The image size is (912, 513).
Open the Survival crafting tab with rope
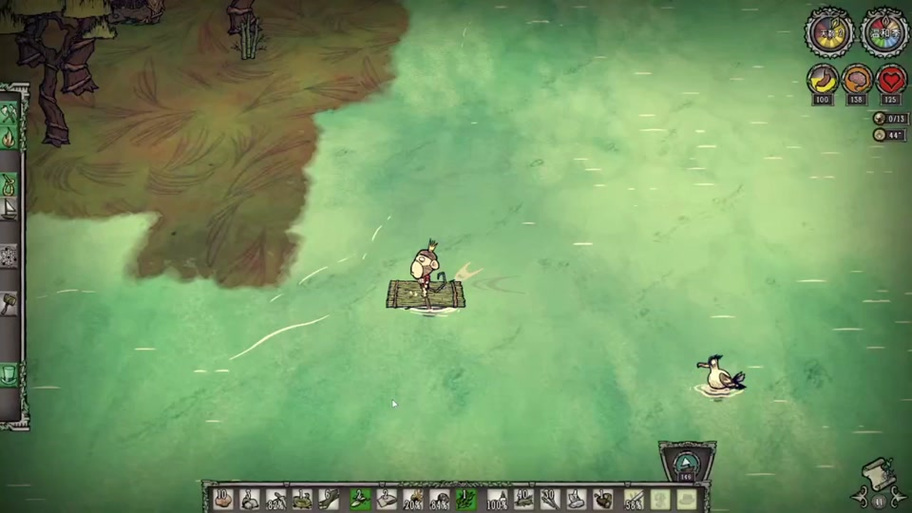coord(10,184)
